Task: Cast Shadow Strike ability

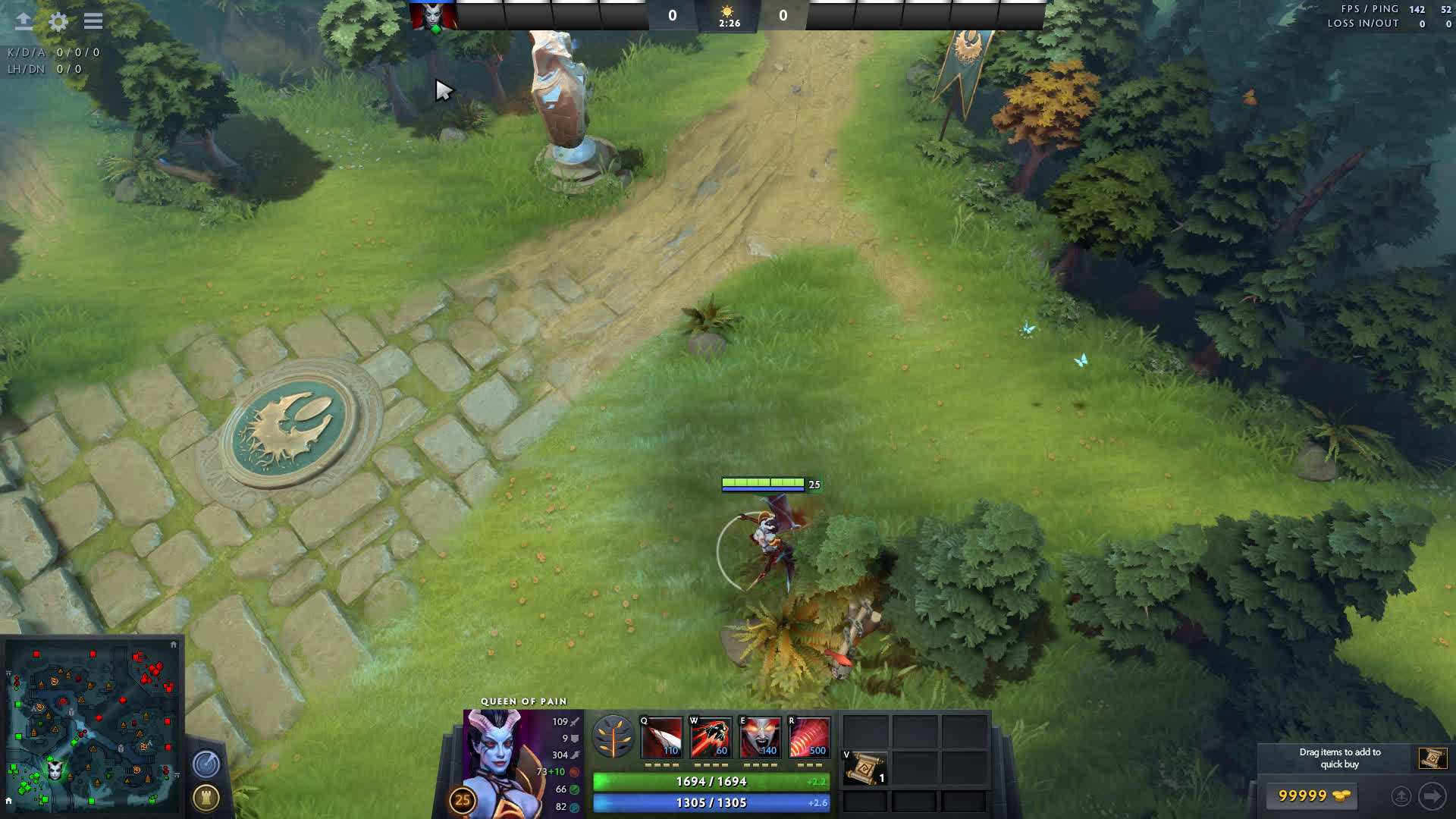Action: point(661,737)
